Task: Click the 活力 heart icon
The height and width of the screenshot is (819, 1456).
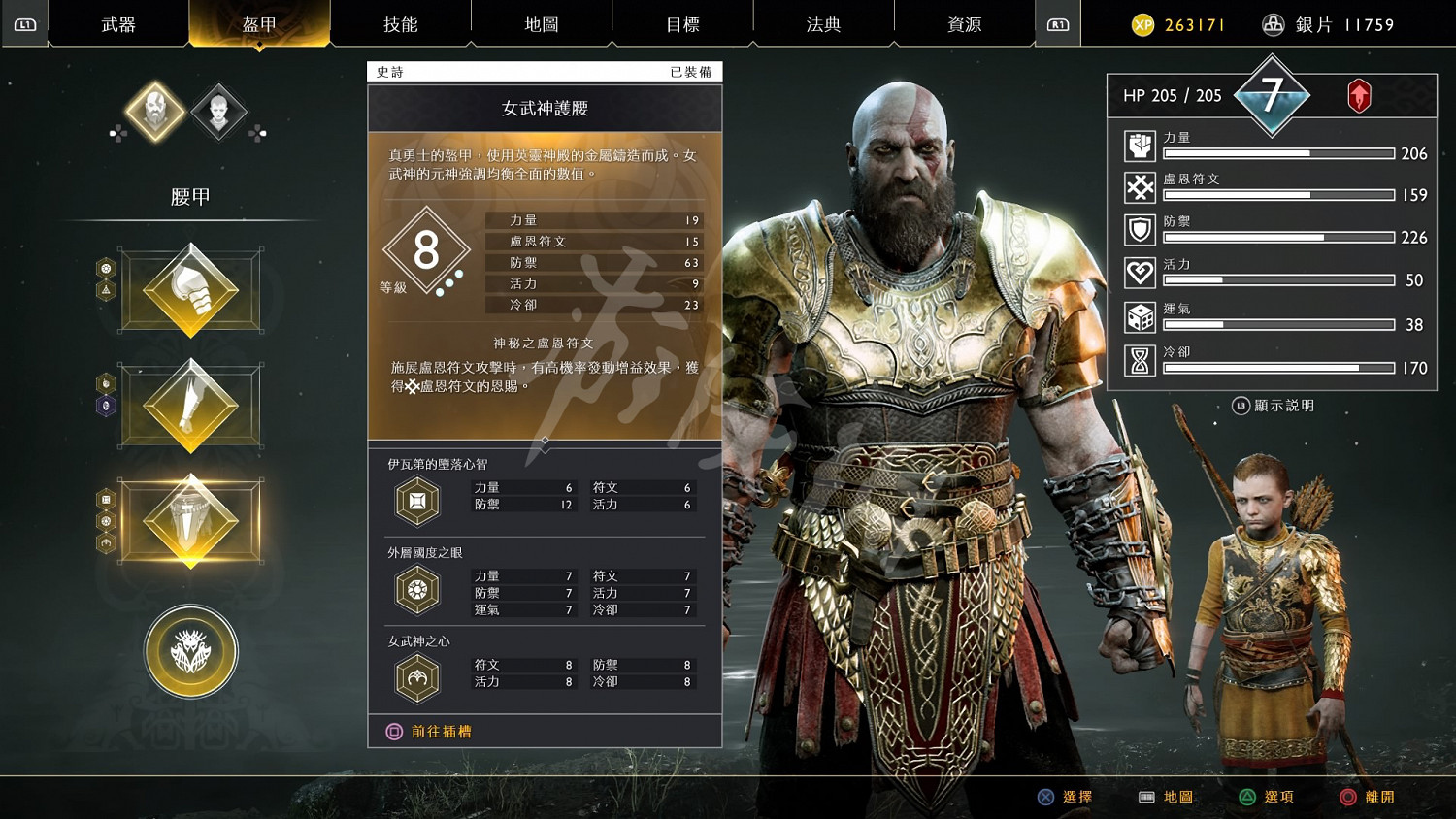Action: point(1139,273)
